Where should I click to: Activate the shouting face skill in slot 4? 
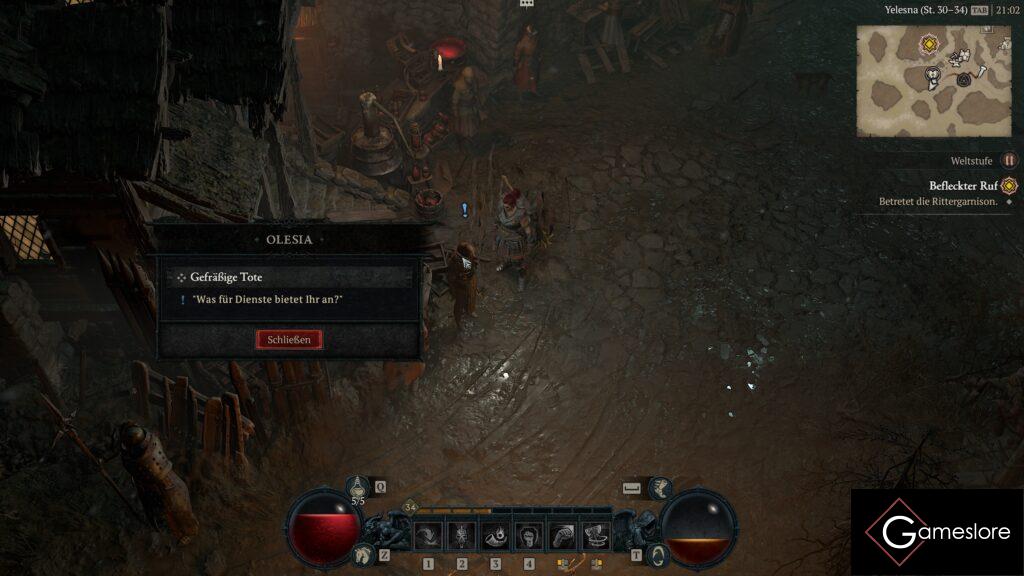point(529,535)
